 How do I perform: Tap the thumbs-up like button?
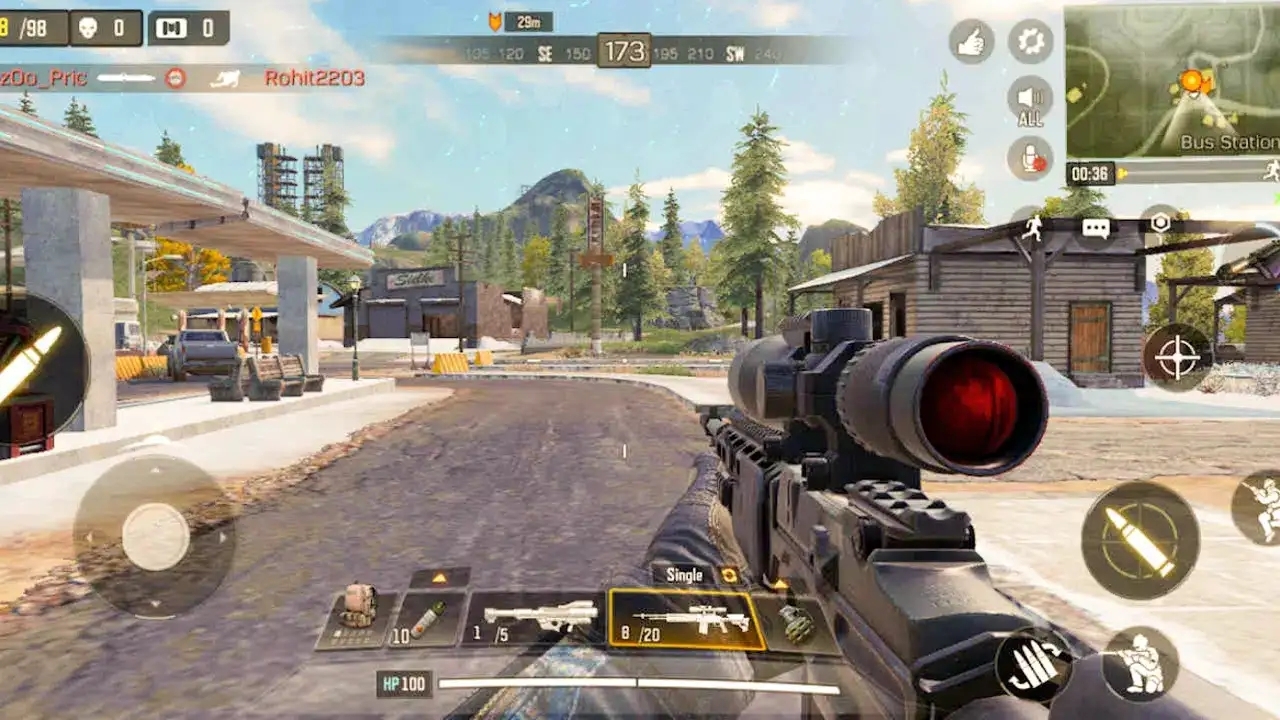(971, 41)
